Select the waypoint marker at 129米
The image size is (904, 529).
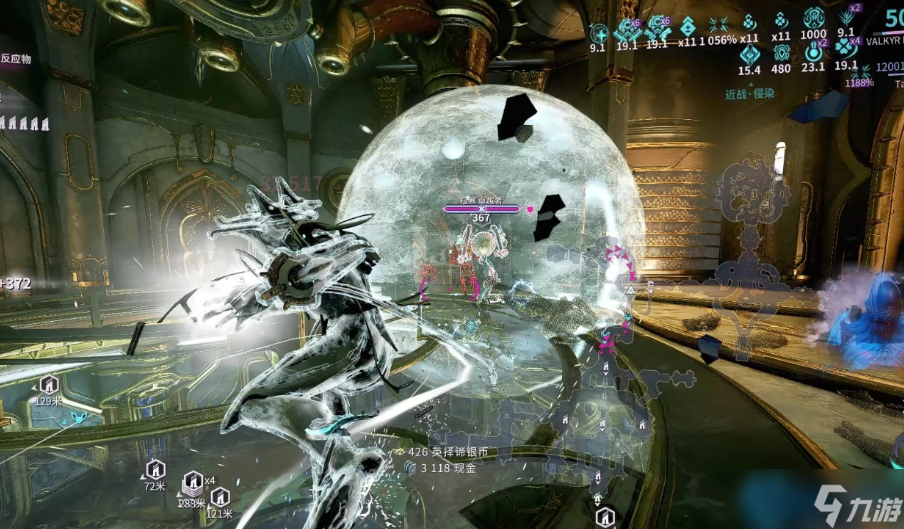click(x=49, y=385)
